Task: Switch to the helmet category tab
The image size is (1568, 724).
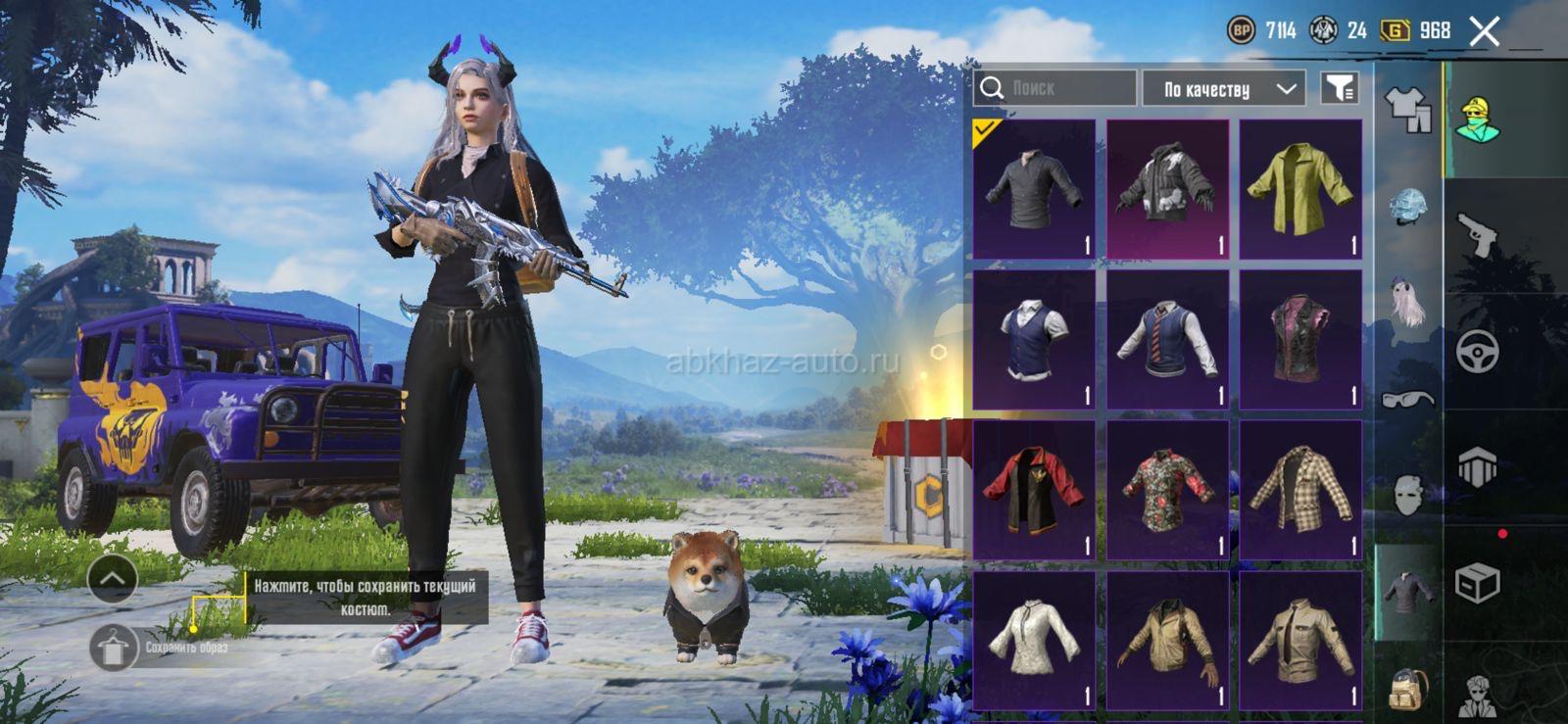Action: (1407, 207)
